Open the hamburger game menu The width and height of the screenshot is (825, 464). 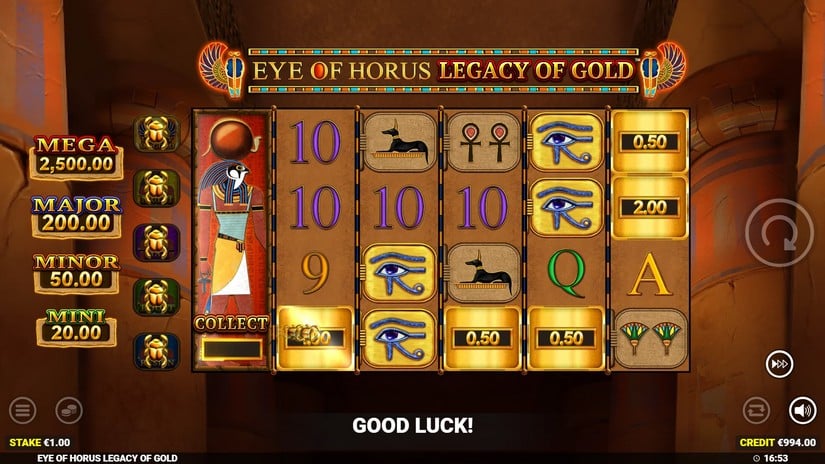[x=23, y=409]
